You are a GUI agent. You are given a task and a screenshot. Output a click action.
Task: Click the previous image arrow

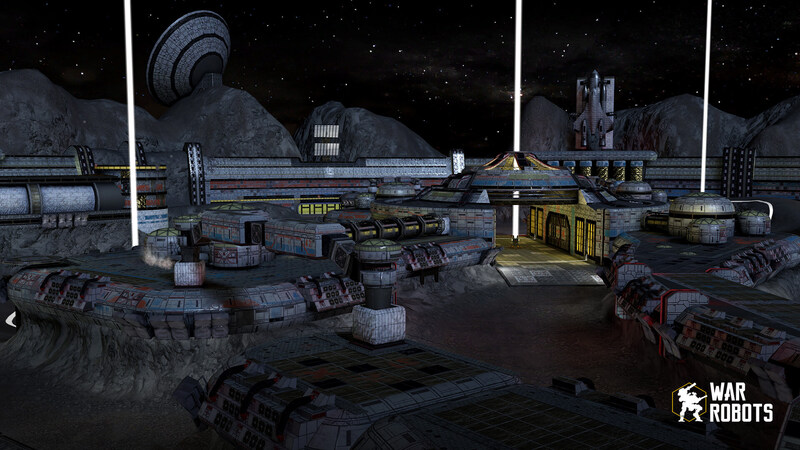10,320
